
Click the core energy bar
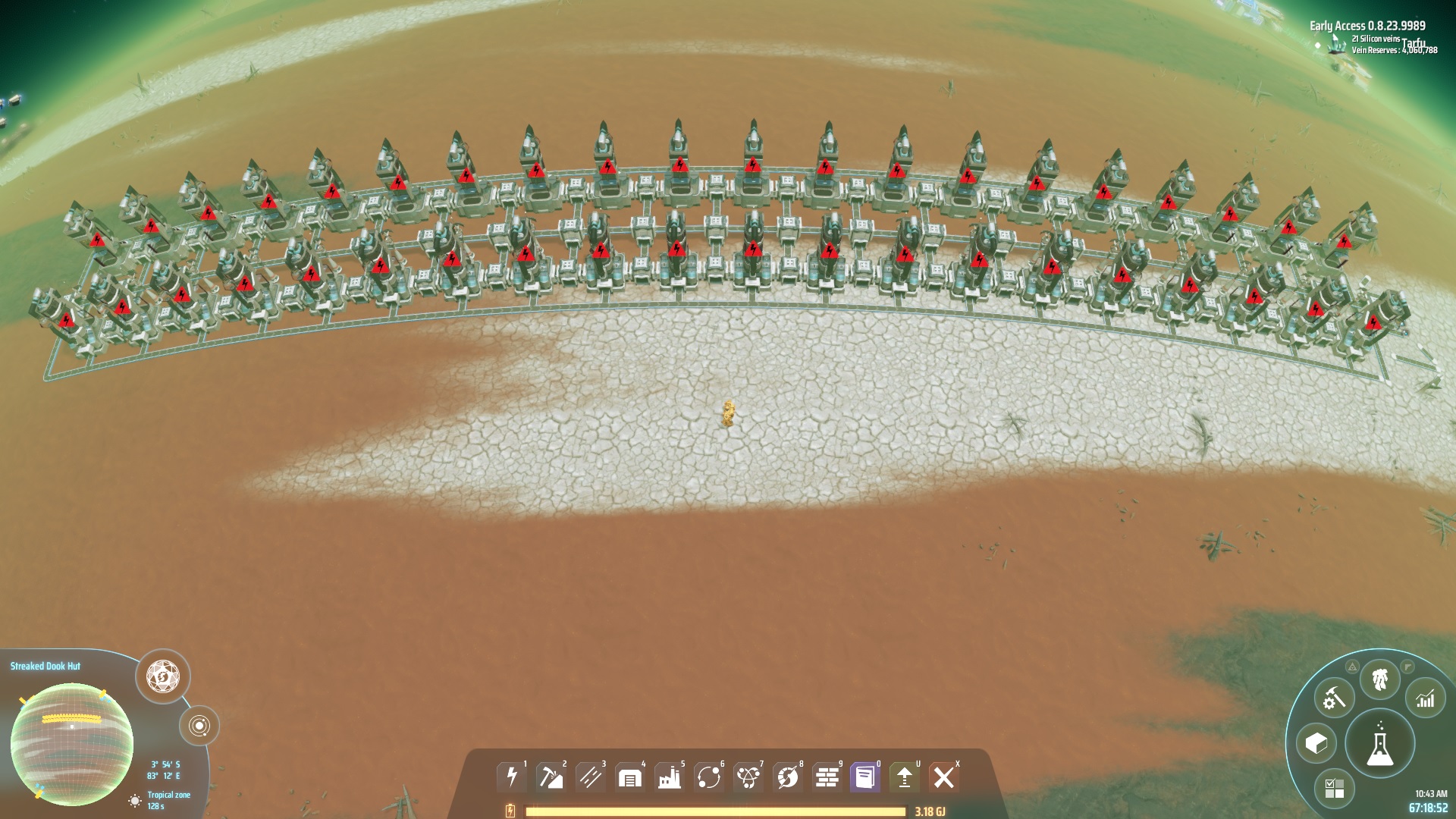tap(713, 810)
